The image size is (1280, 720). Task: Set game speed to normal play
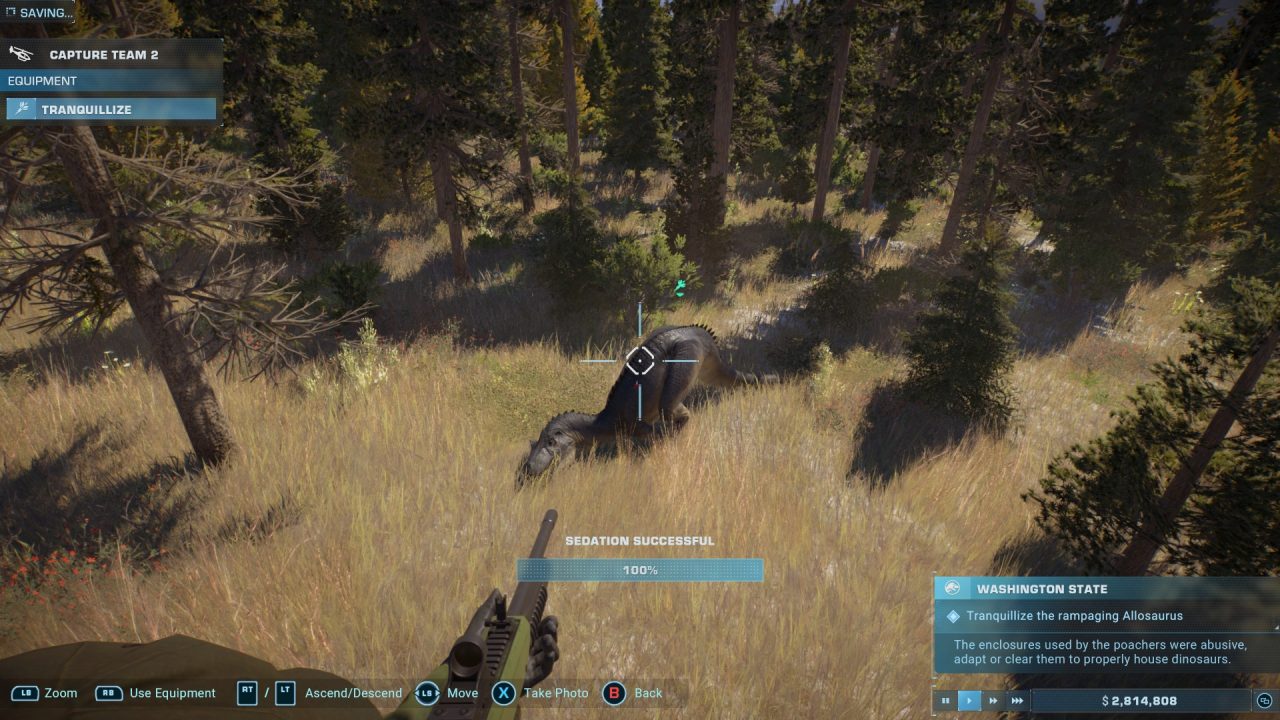(x=969, y=701)
